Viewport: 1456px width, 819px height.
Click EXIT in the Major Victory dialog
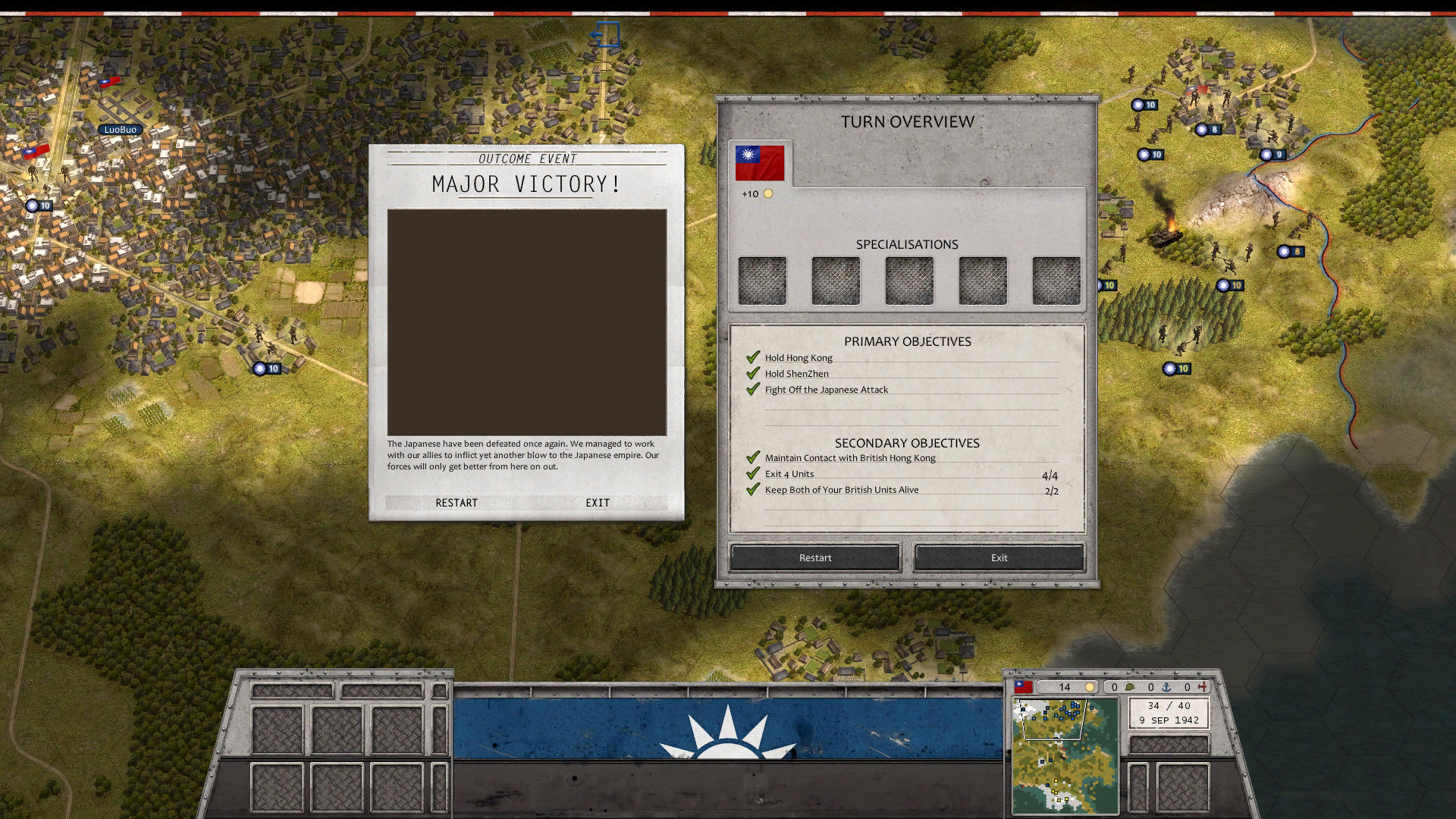click(x=598, y=502)
